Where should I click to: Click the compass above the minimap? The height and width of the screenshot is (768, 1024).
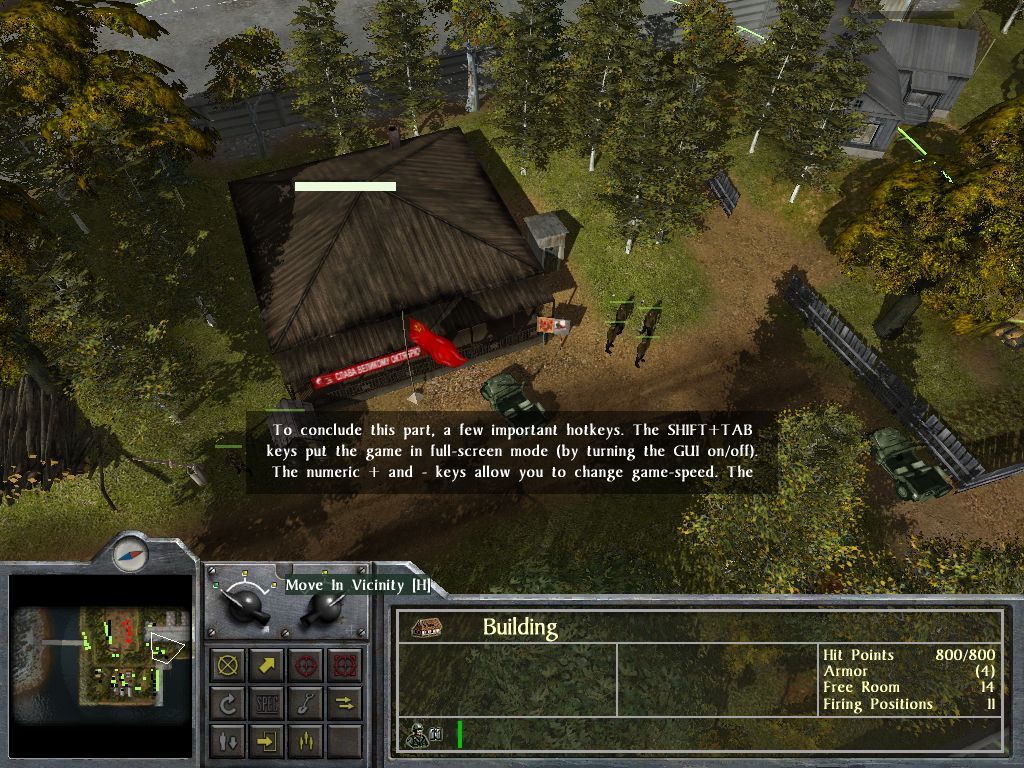click(131, 551)
